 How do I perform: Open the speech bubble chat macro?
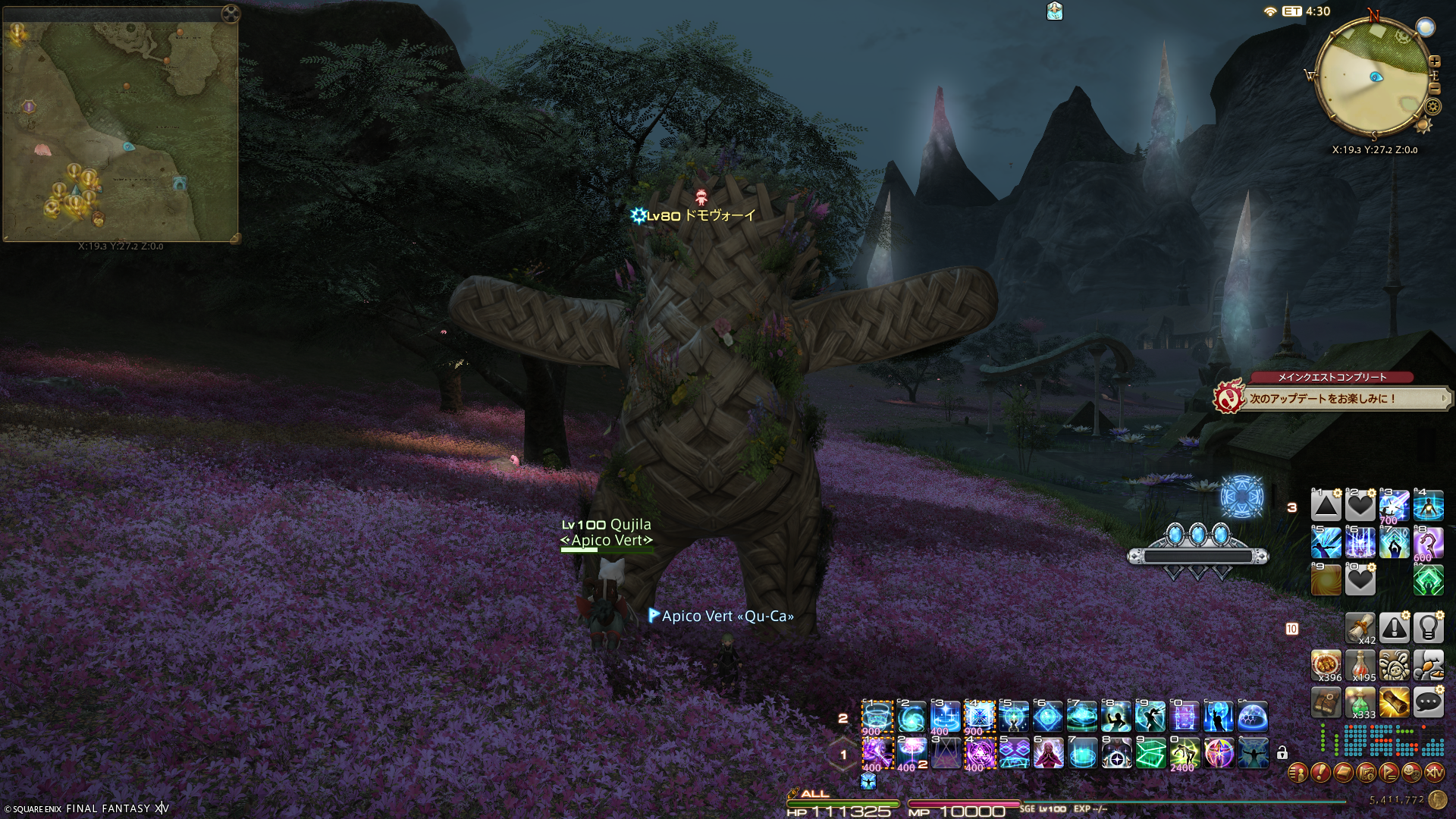tap(1428, 702)
